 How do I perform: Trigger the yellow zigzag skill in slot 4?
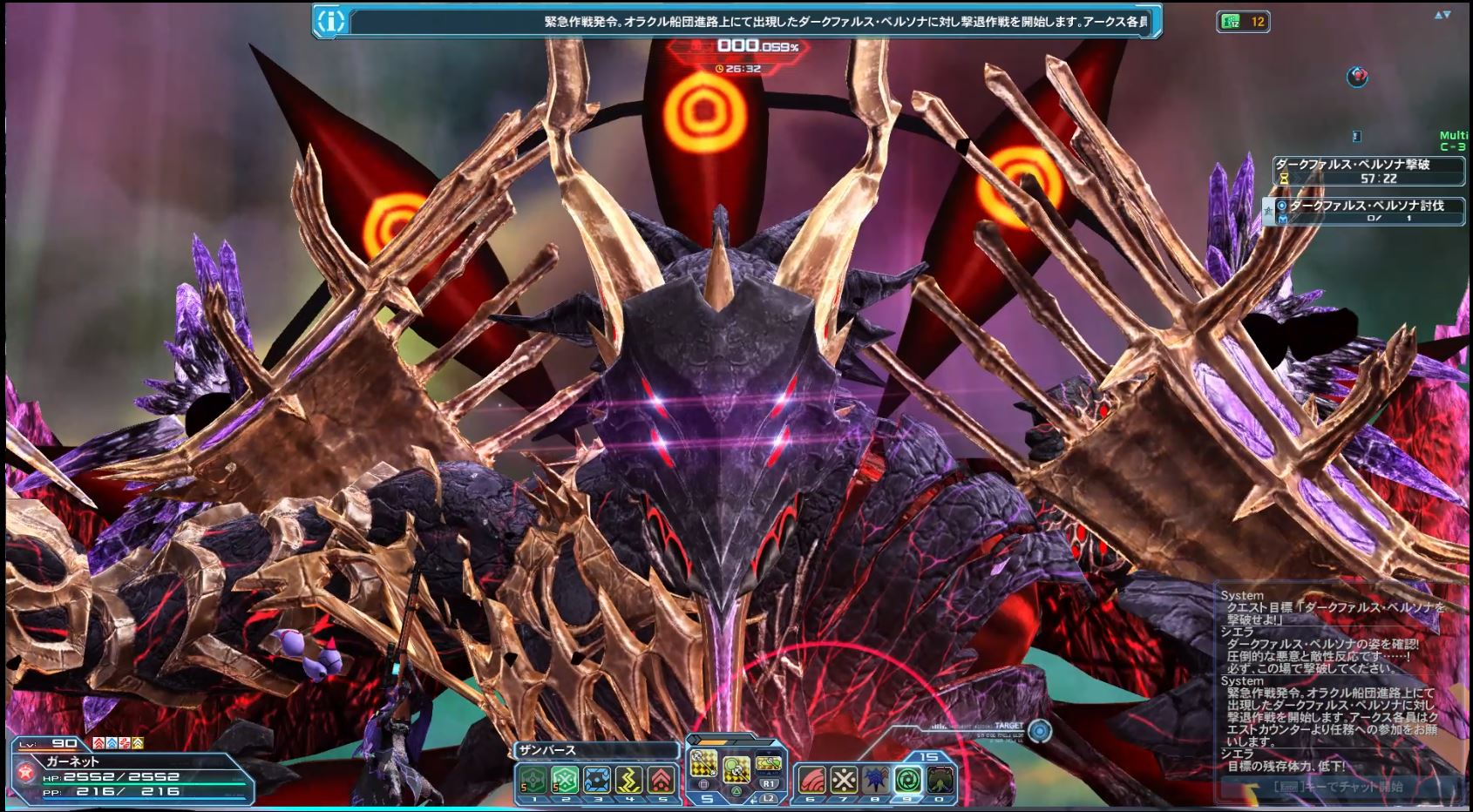coord(629,778)
